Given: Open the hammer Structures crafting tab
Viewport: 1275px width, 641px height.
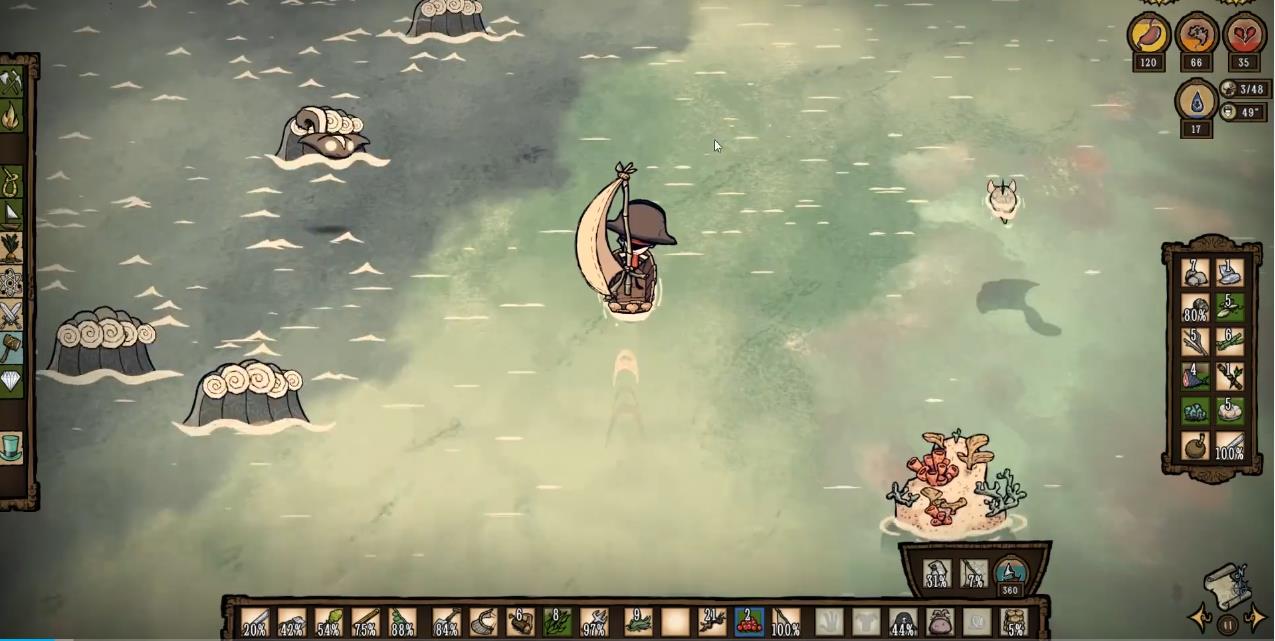Looking at the screenshot, I should [x=12, y=349].
